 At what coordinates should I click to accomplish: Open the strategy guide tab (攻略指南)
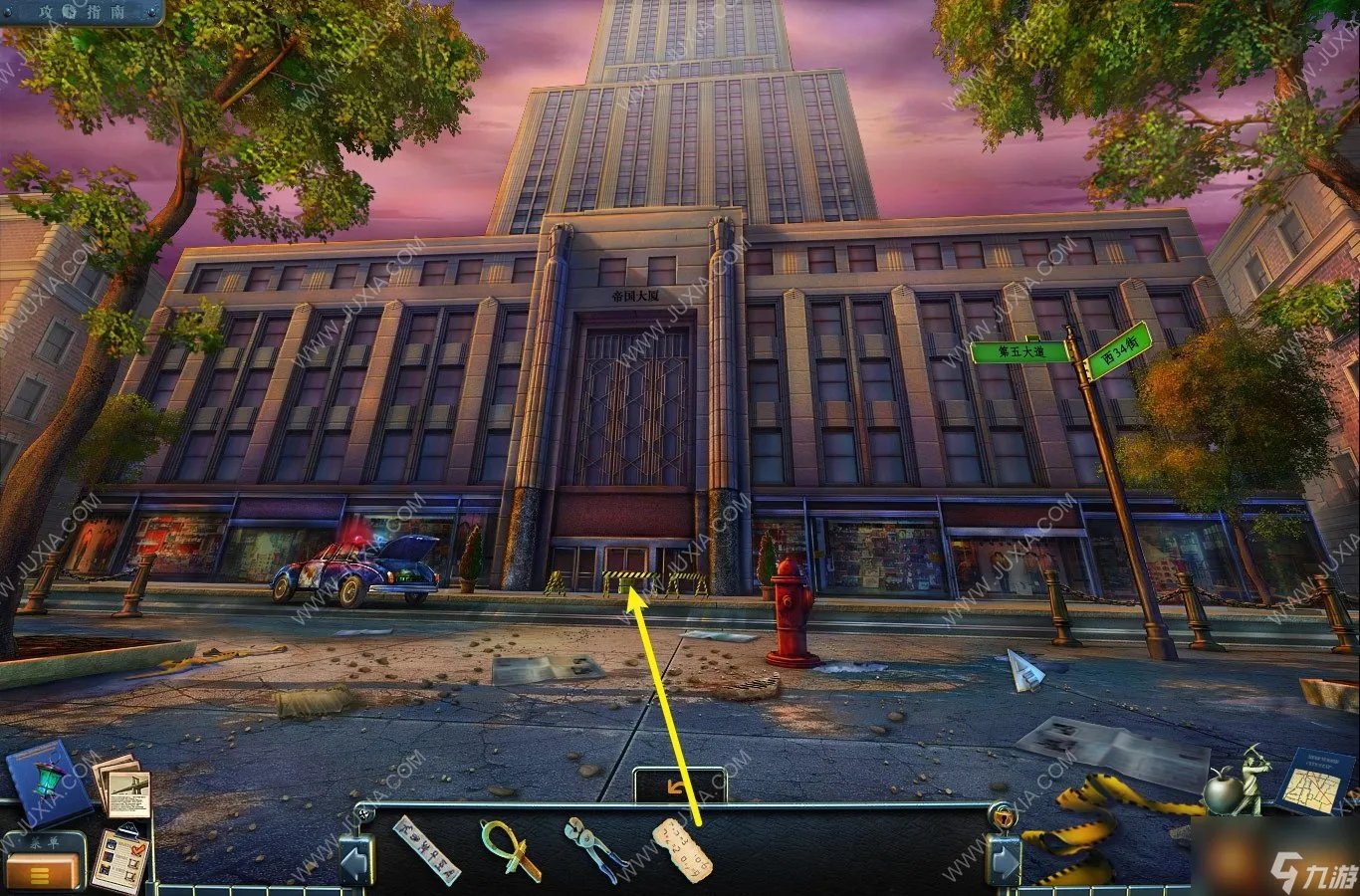(82, 12)
